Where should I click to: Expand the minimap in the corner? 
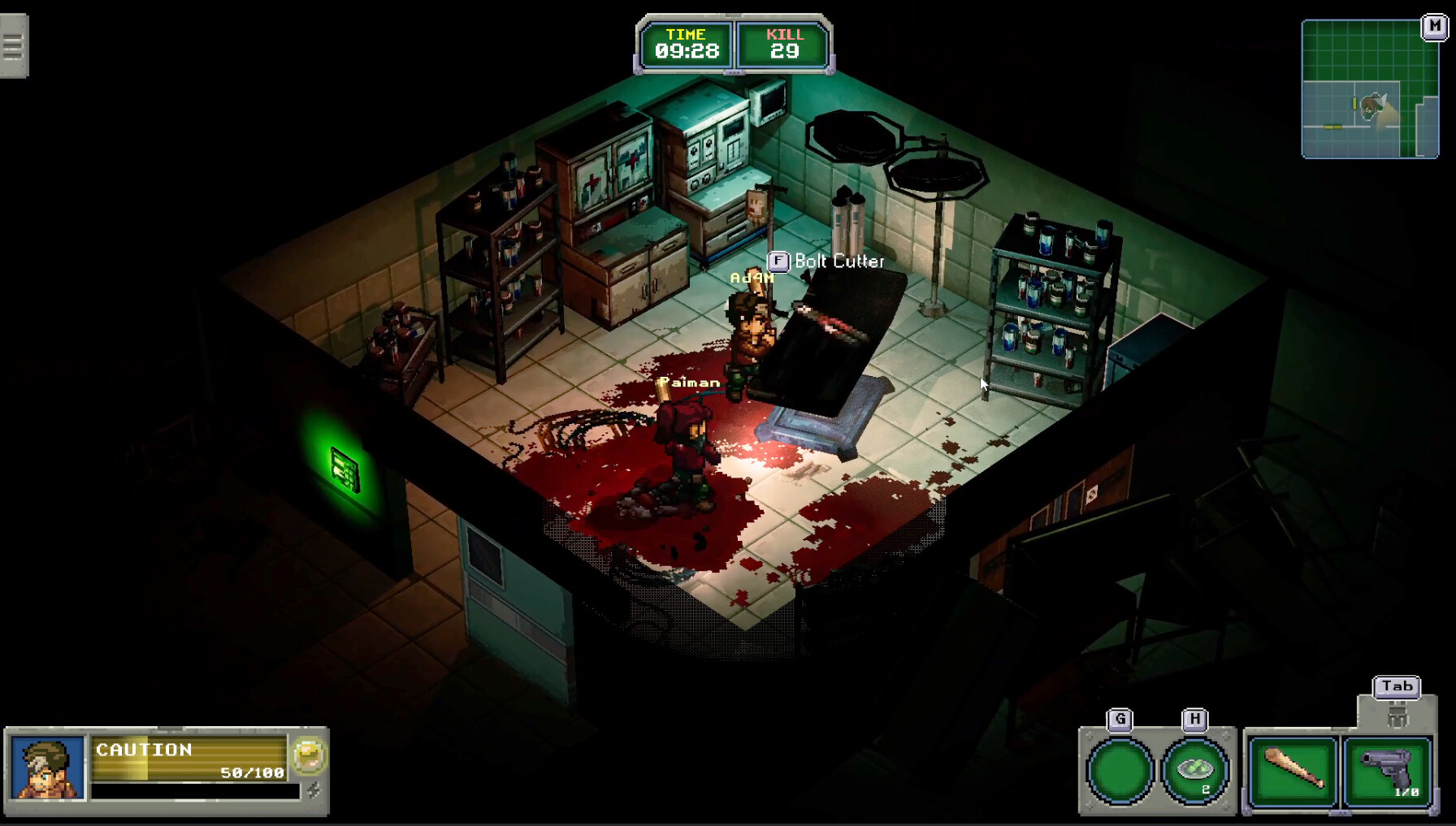pyautogui.click(x=1369, y=89)
